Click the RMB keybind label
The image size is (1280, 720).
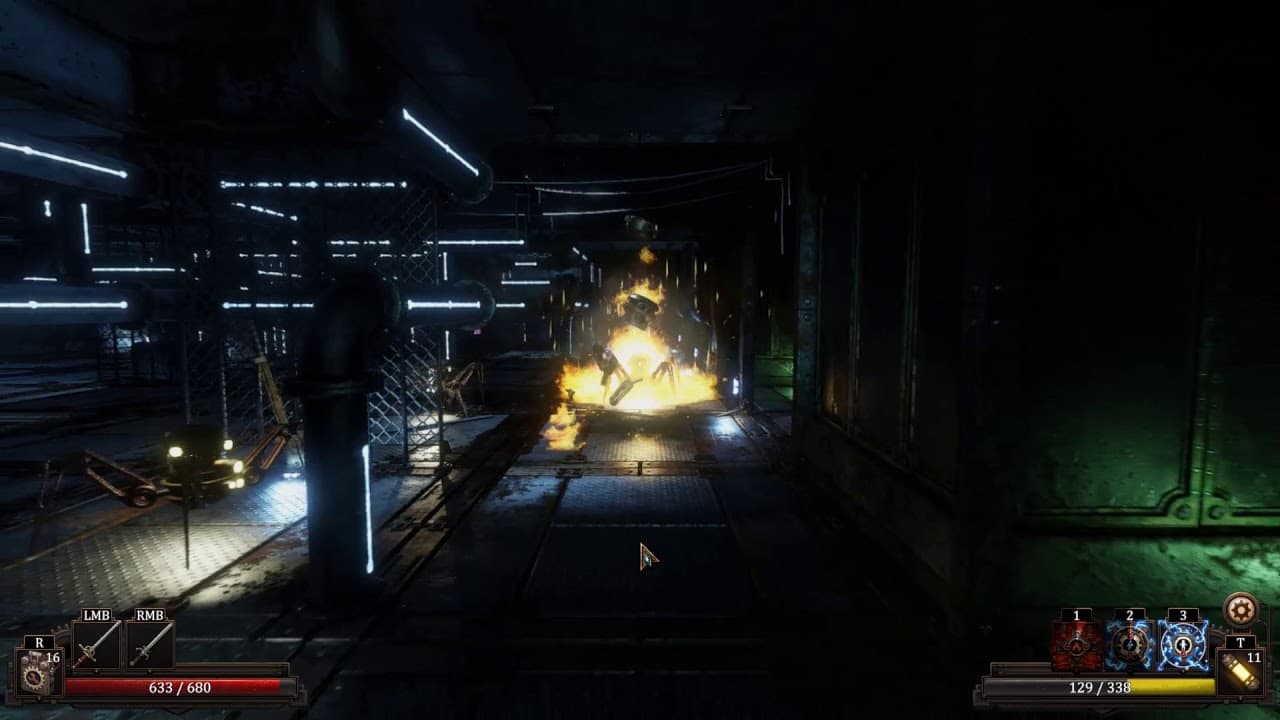click(x=150, y=615)
